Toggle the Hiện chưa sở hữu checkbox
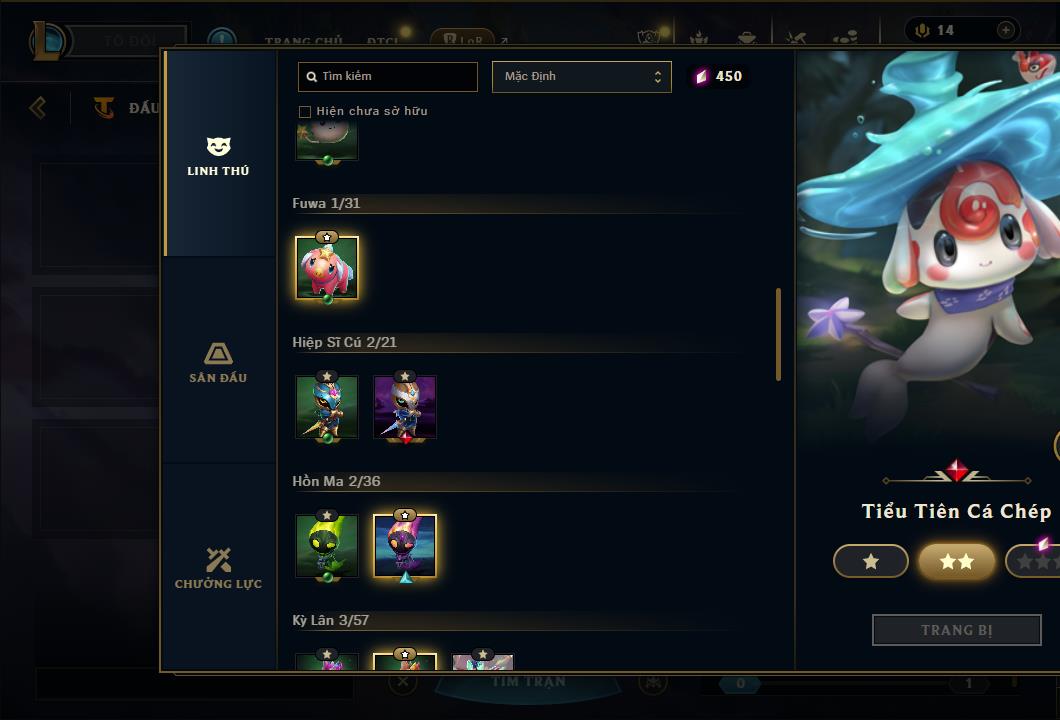Viewport: 1060px width, 720px height. (305, 111)
